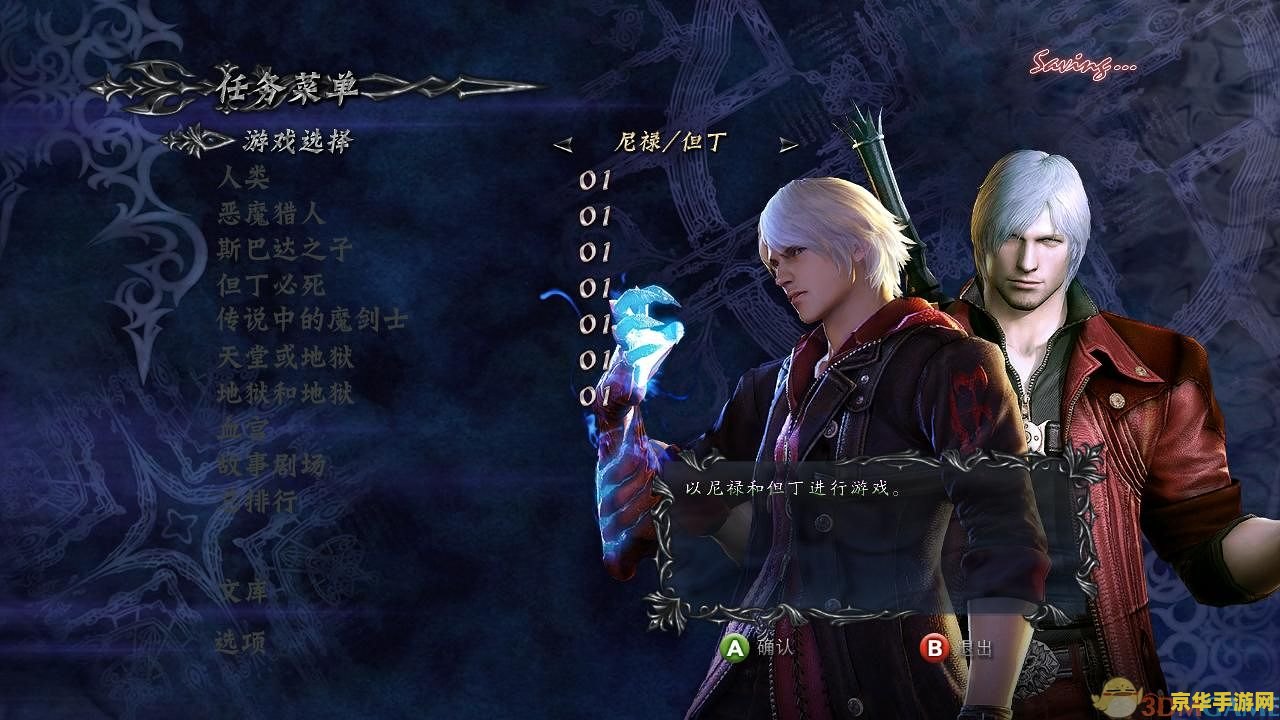Image resolution: width=1280 pixels, height=720 pixels.
Task: Choose the 恶魔猎人 difficulty
Action: point(272,214)
